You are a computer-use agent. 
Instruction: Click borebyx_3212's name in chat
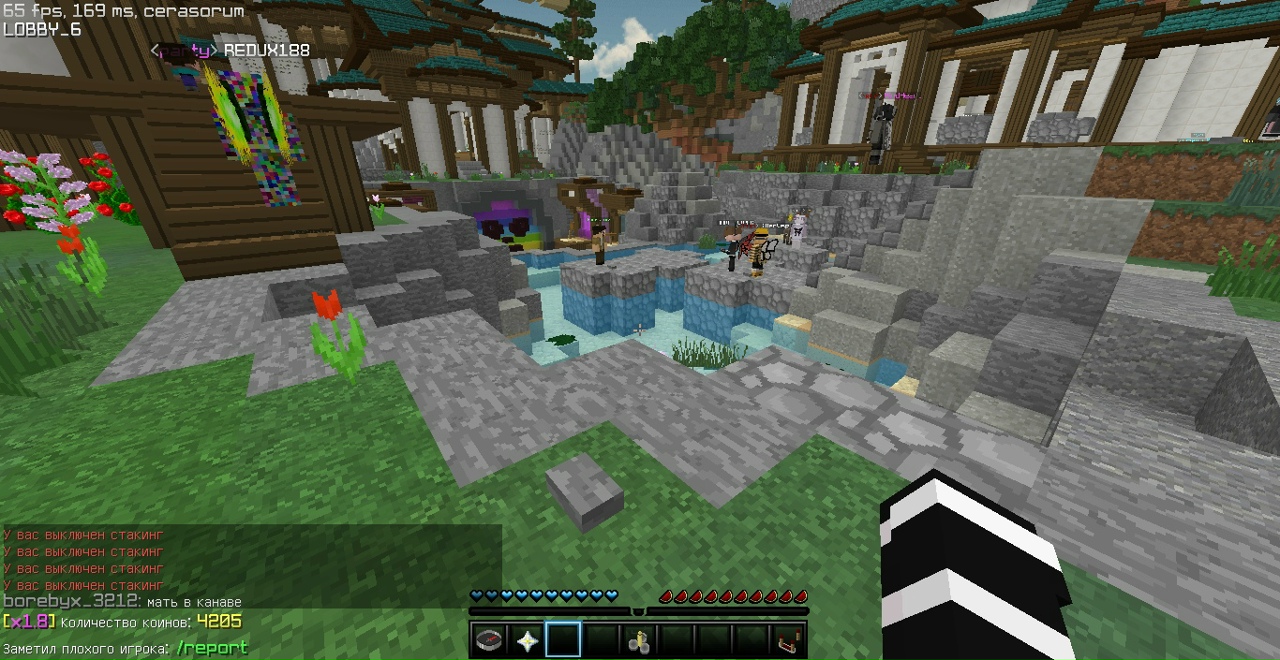coord(70,602)
